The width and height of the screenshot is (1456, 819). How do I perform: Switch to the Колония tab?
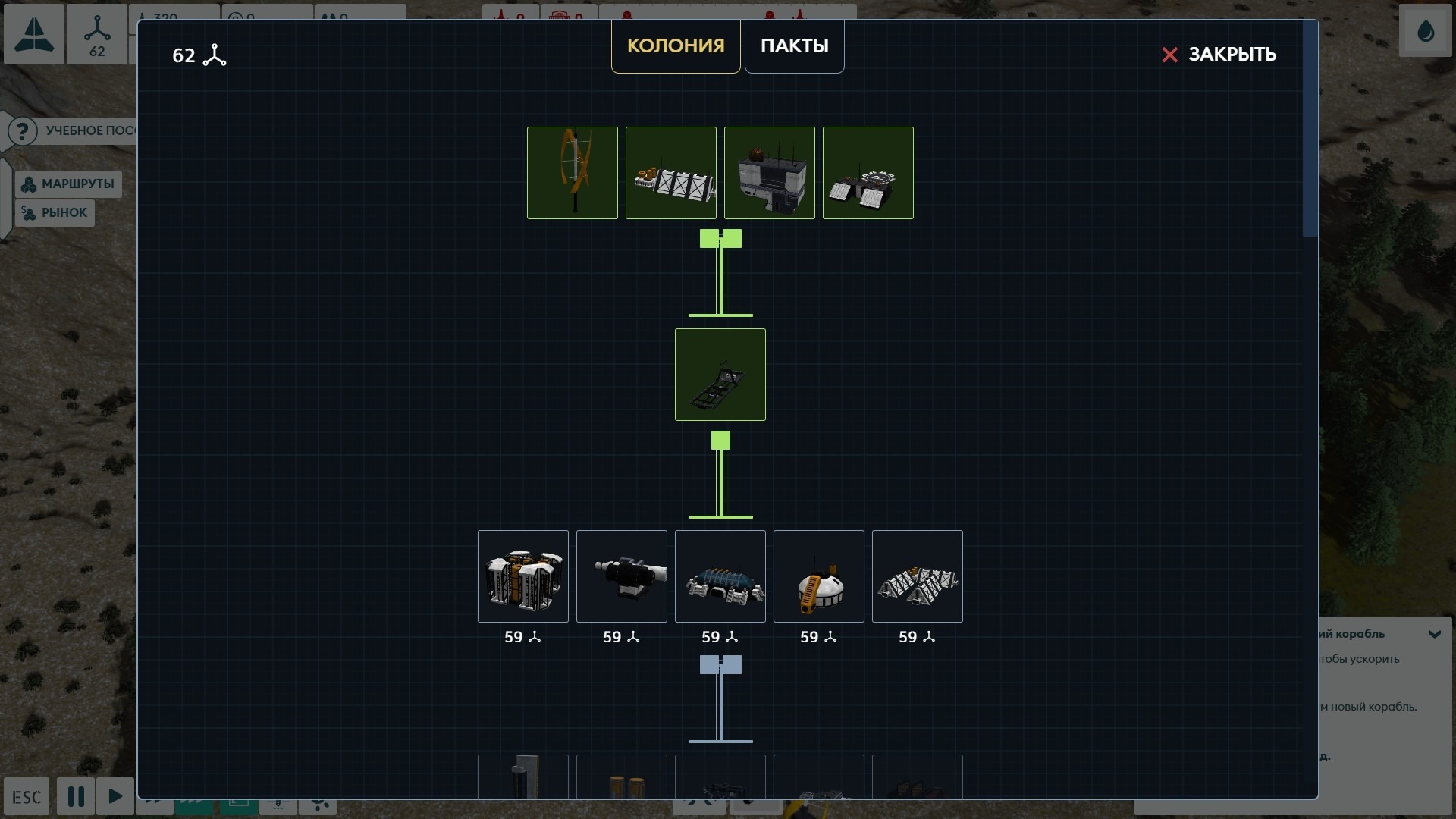[x=675, y=45]
